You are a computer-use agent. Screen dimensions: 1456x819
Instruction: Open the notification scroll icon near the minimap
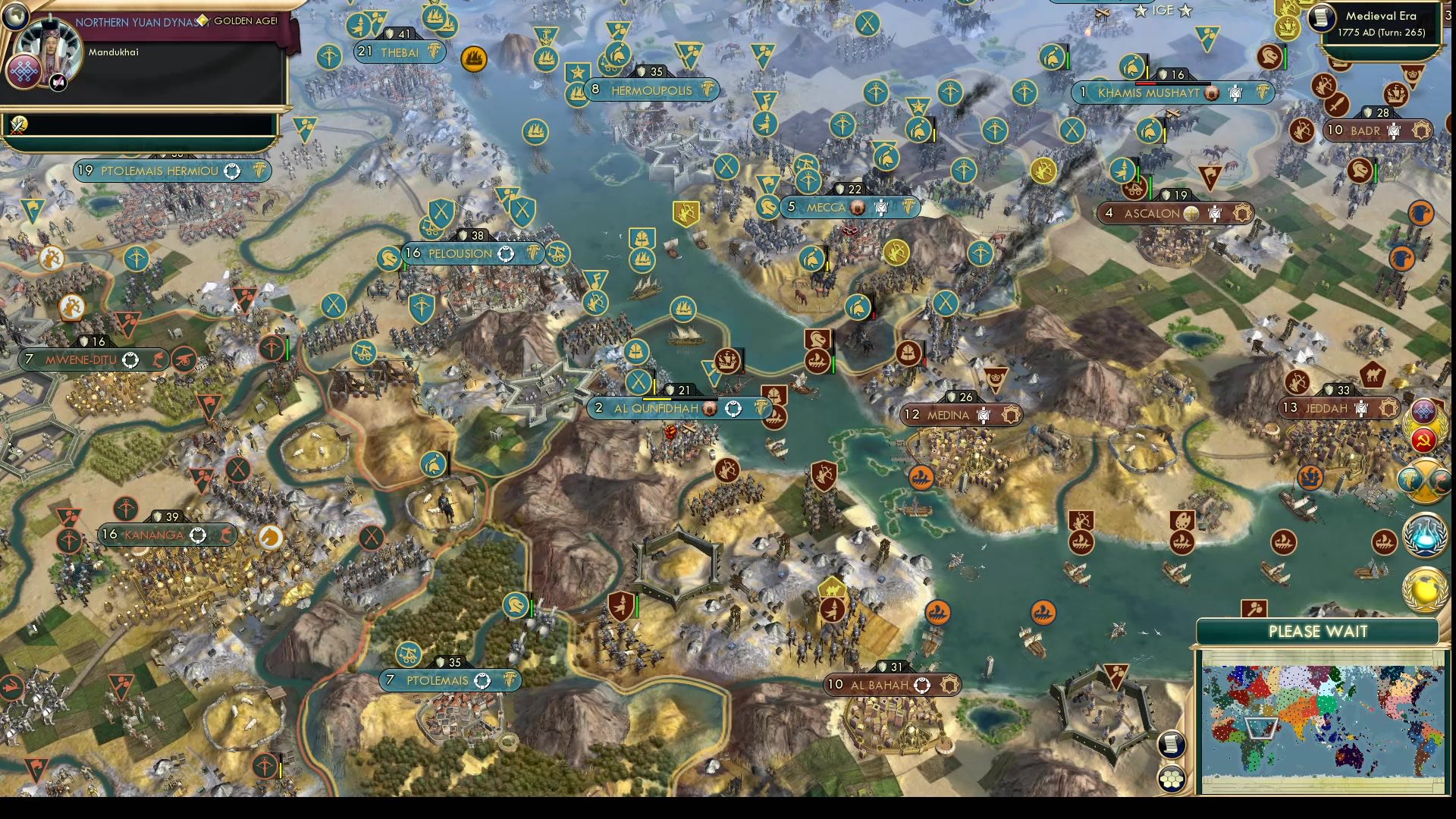(x=1170, y=745)
